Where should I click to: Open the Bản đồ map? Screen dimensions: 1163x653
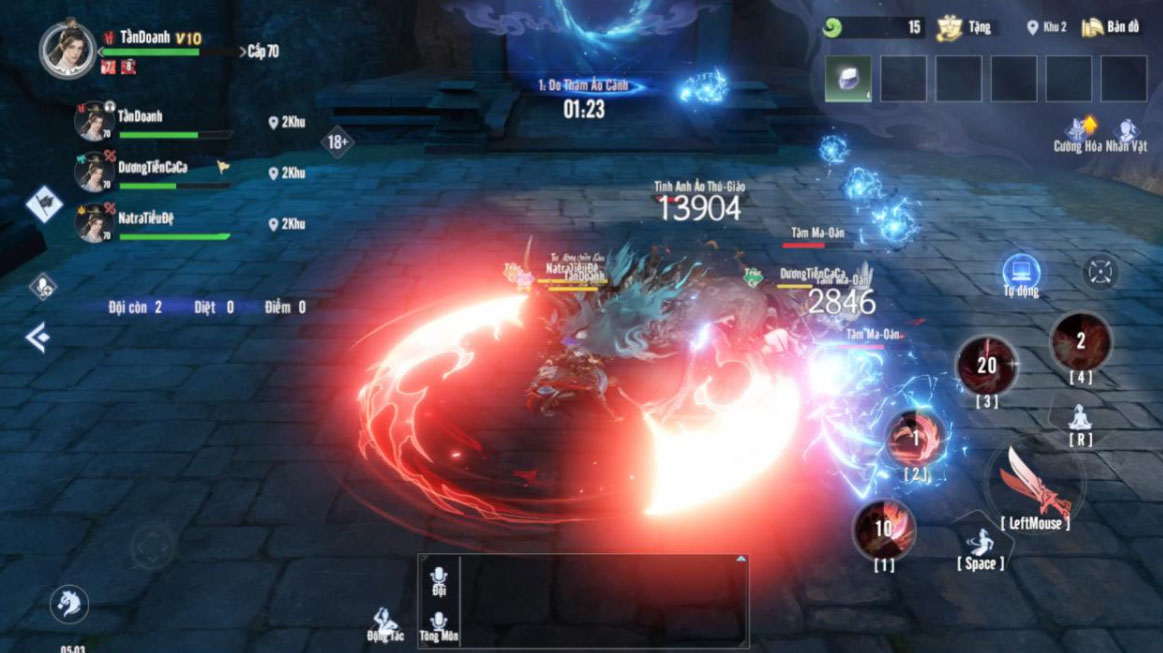point(1111,27)
